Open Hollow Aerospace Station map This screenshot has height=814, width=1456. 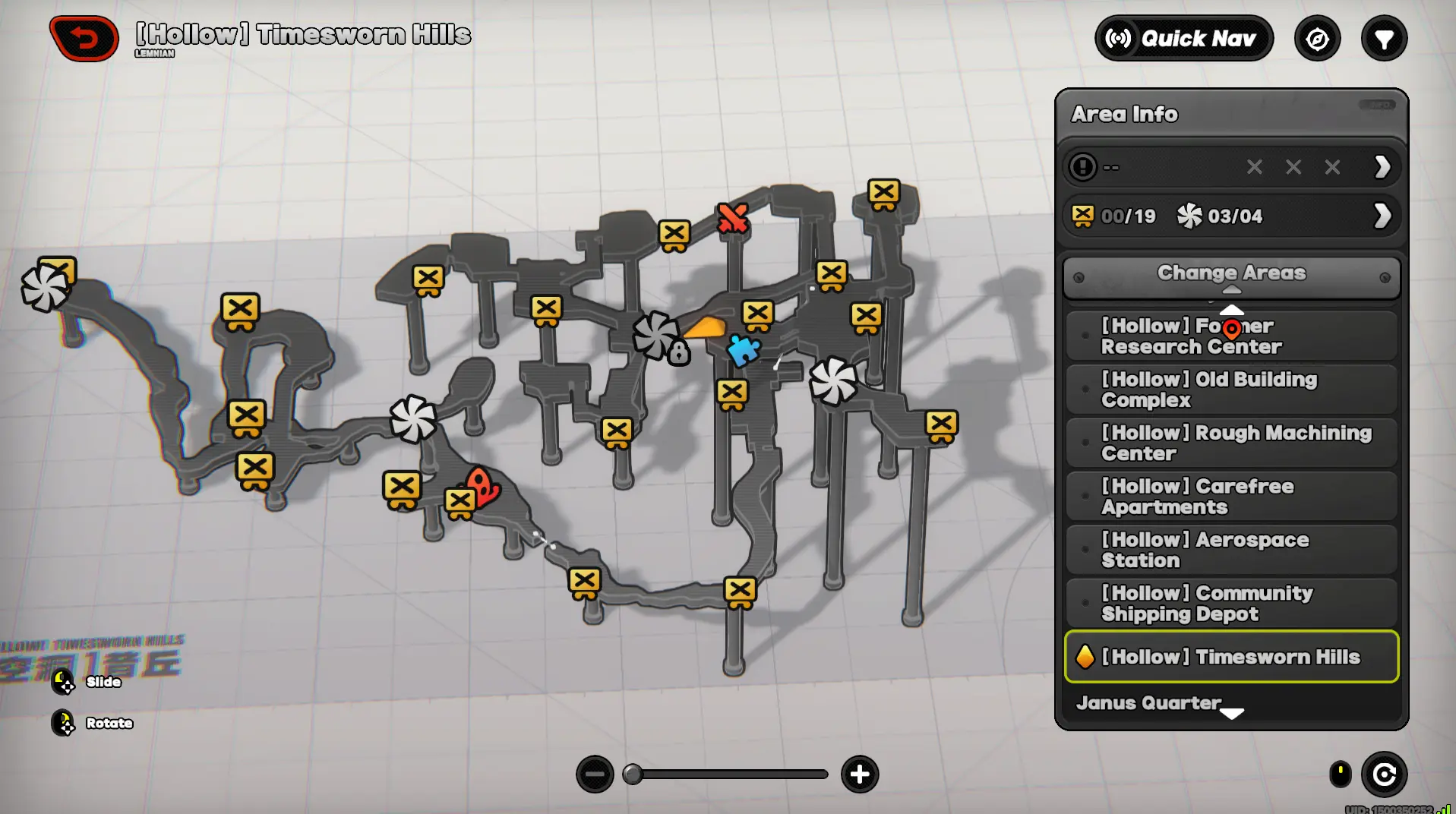1231,550
